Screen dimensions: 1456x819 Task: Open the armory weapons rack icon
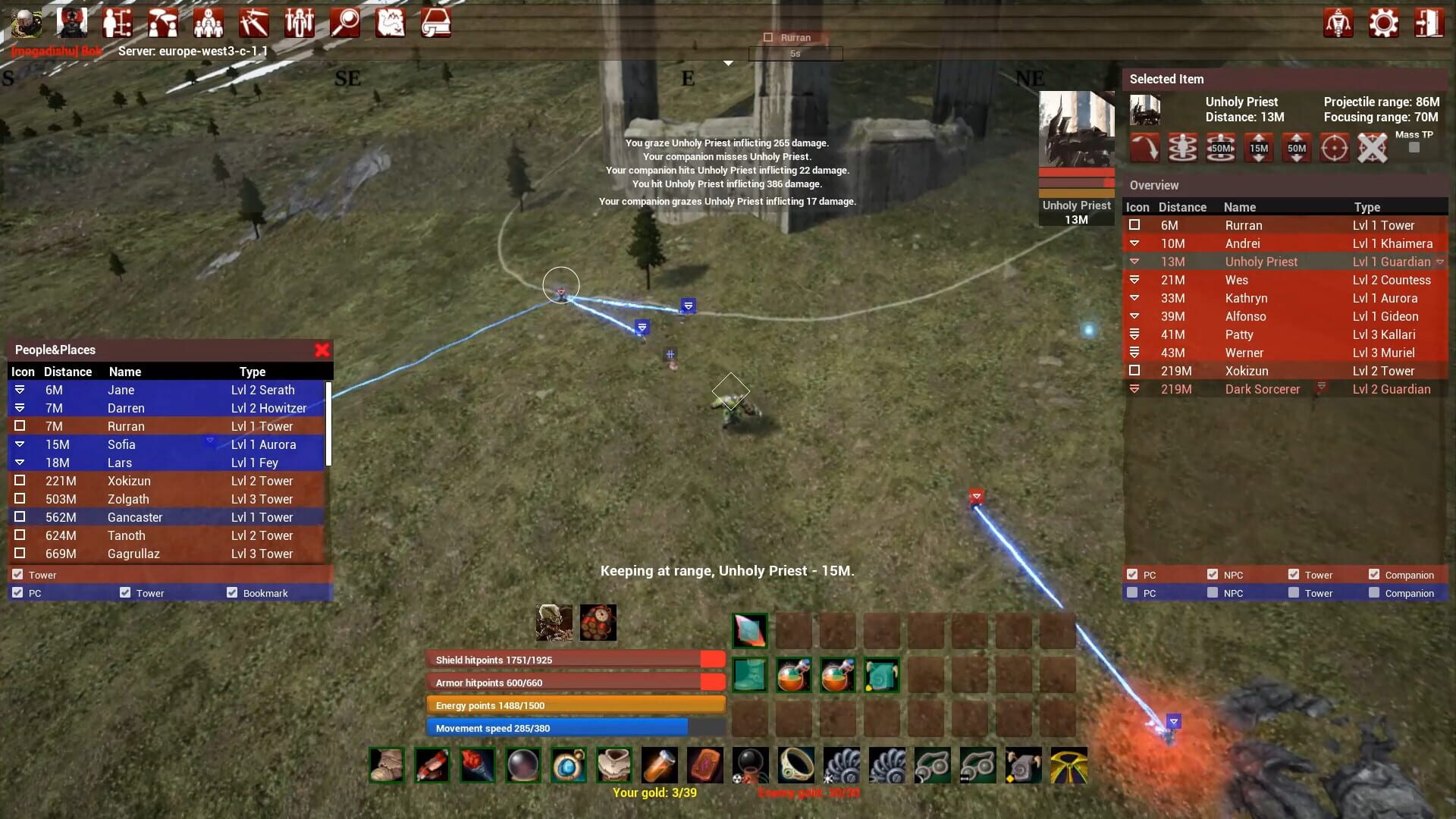299,23
